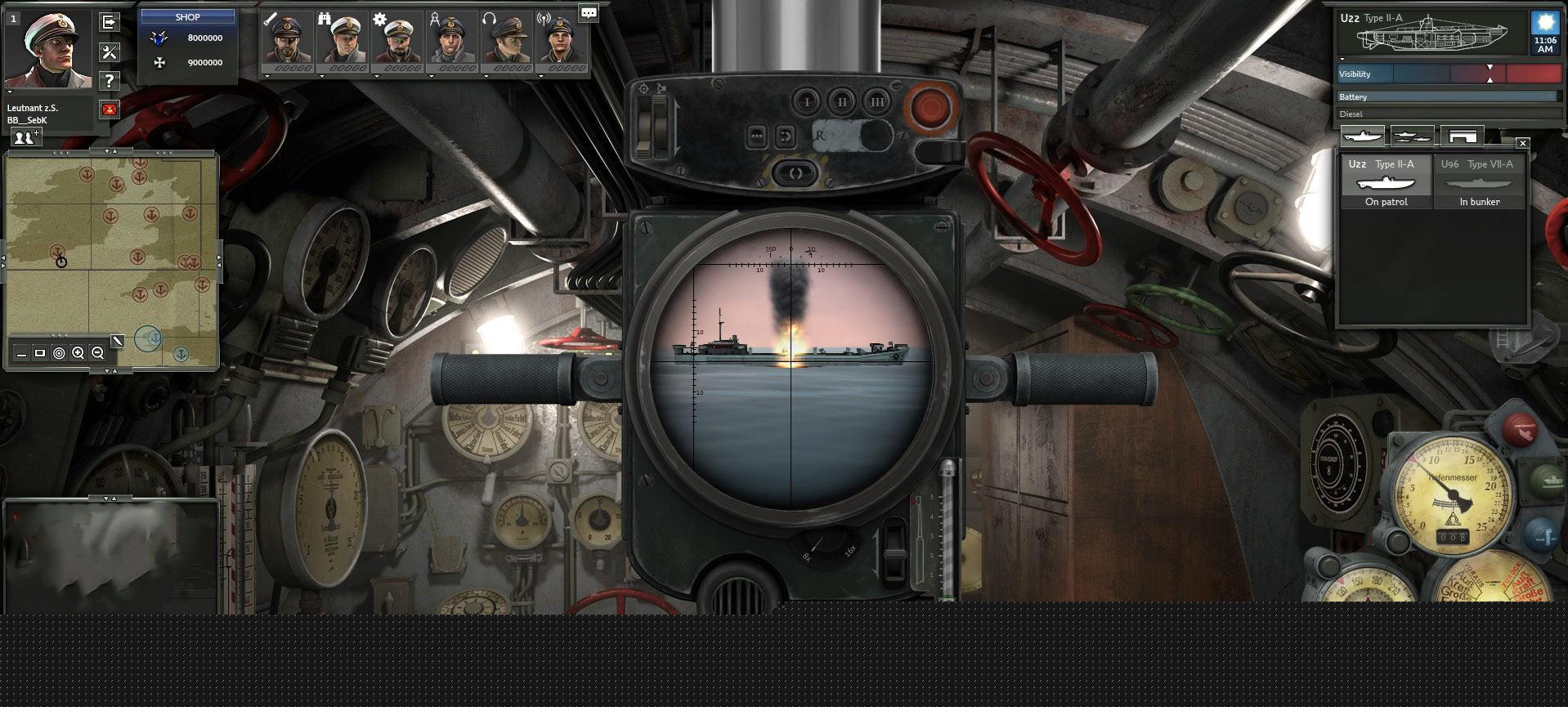The image size is (1568, 707).
Task: Click the add friends icon
Action: click(25, 137)
